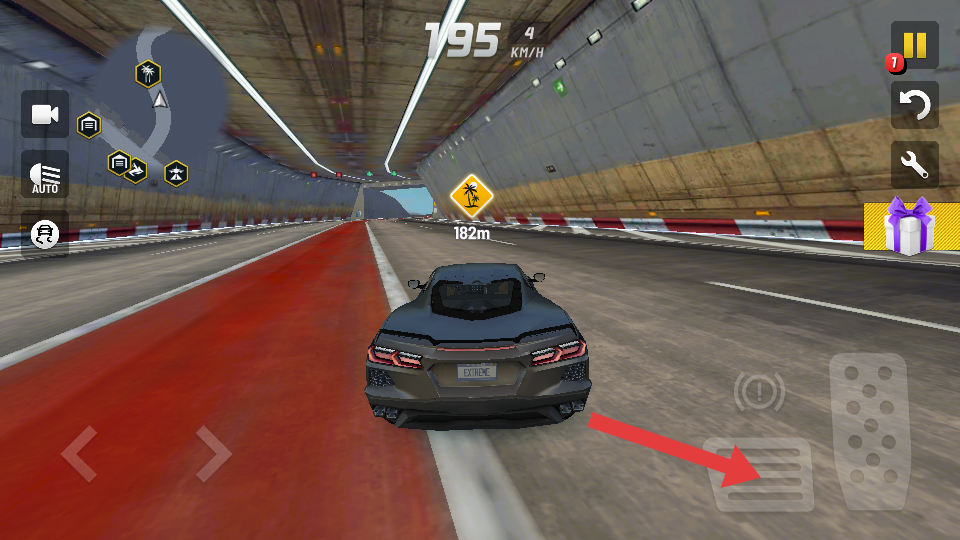Select the airport runway marker on minimap
The height and width of the screenshot is (540, 960).
click(x=176, y=174)
